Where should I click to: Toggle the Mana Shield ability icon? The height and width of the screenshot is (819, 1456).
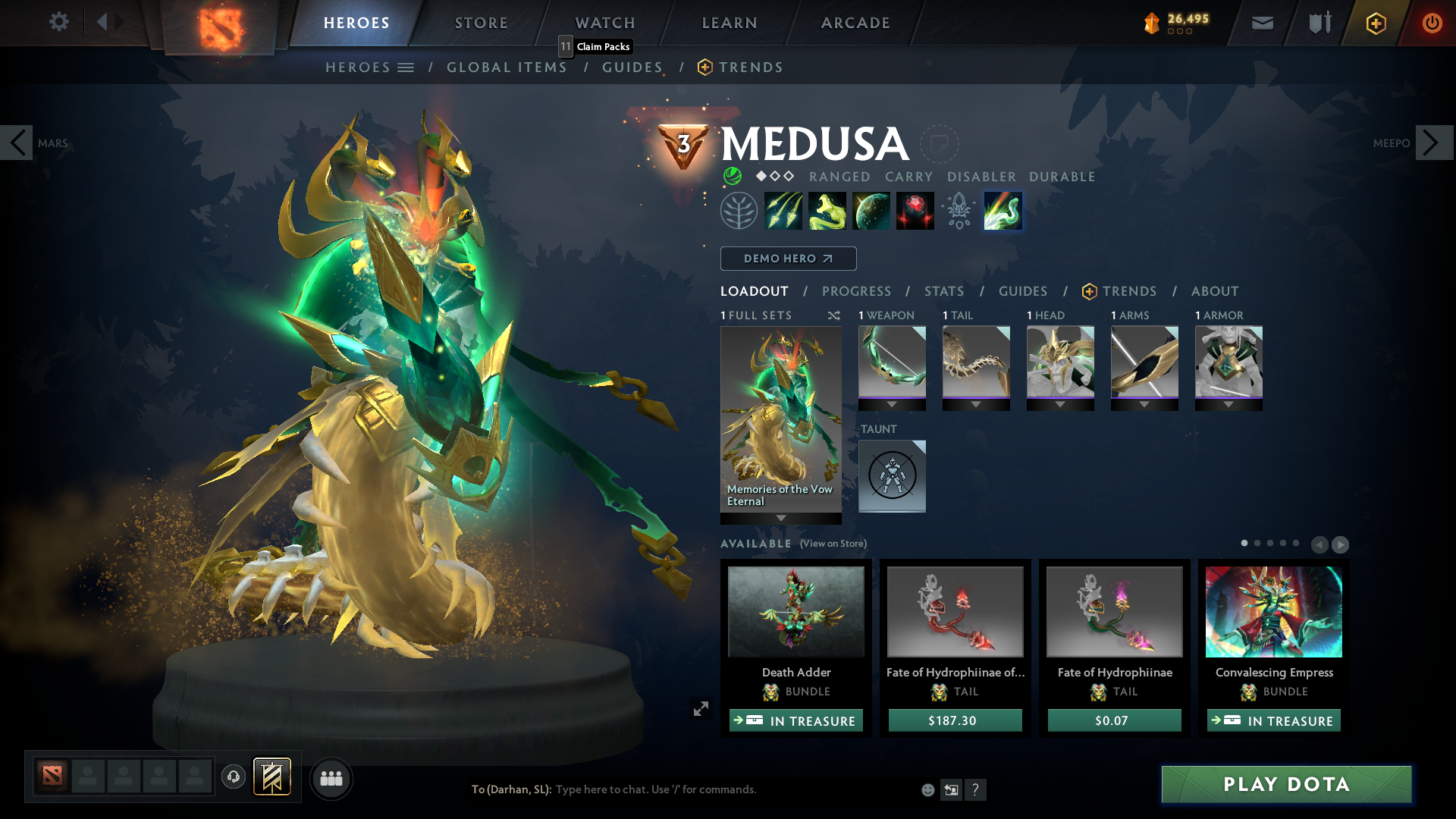tap(871, 210)
